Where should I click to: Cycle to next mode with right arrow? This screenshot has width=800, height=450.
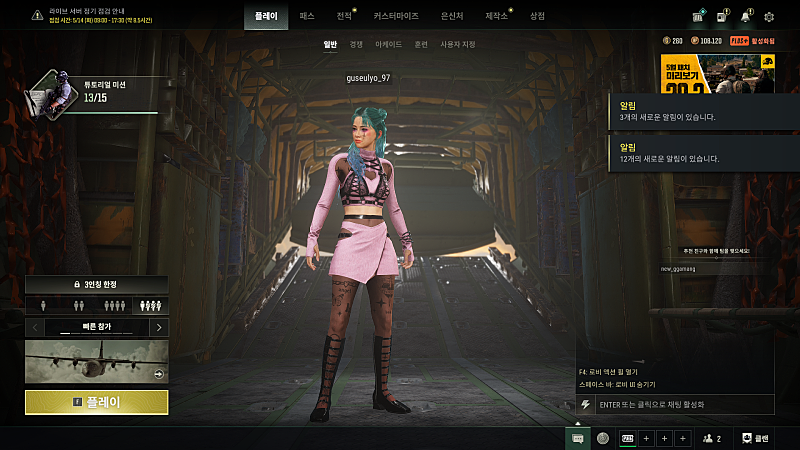159,327
